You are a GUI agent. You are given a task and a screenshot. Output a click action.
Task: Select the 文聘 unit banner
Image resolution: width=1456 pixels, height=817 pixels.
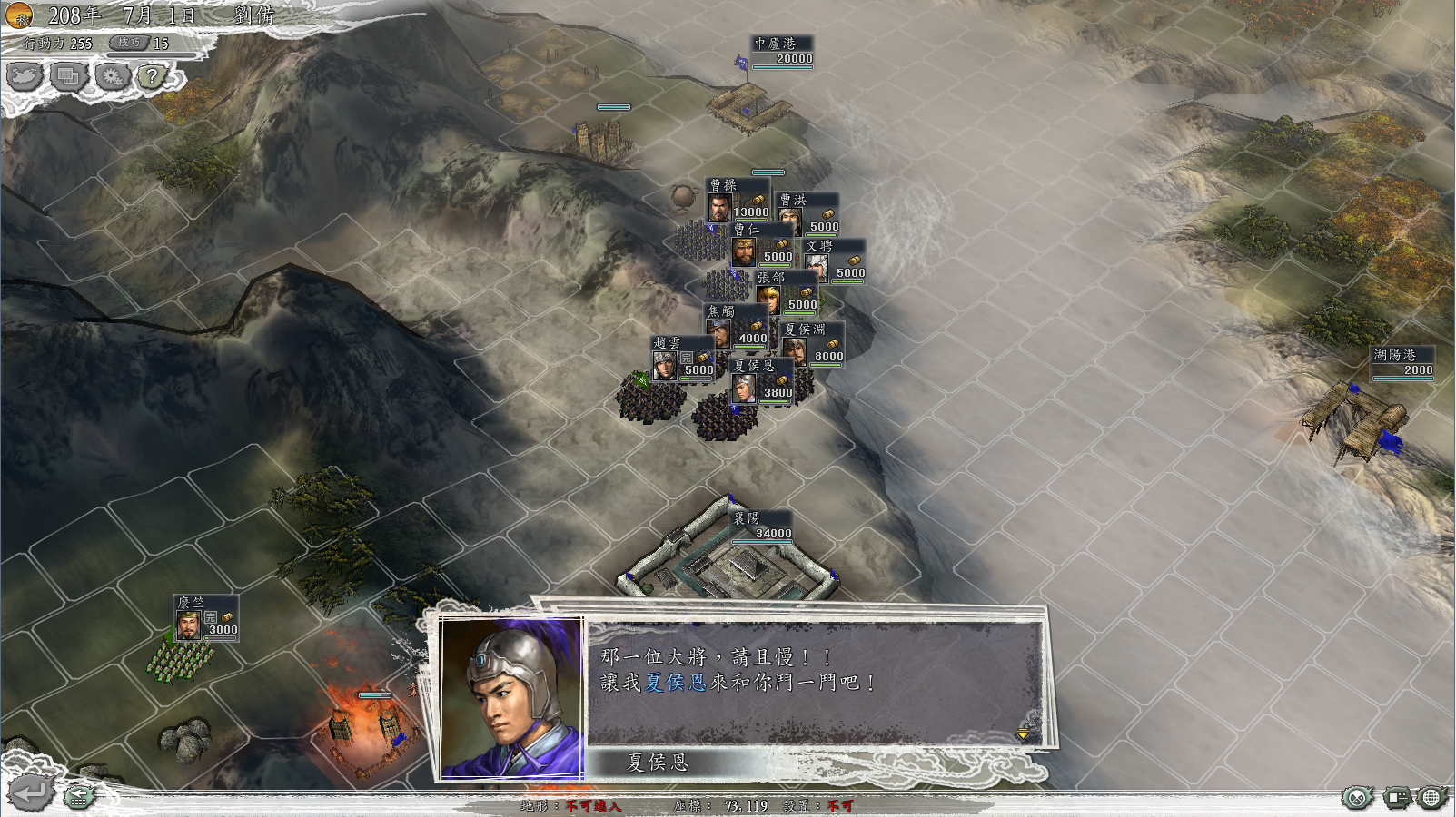(834, 260)
